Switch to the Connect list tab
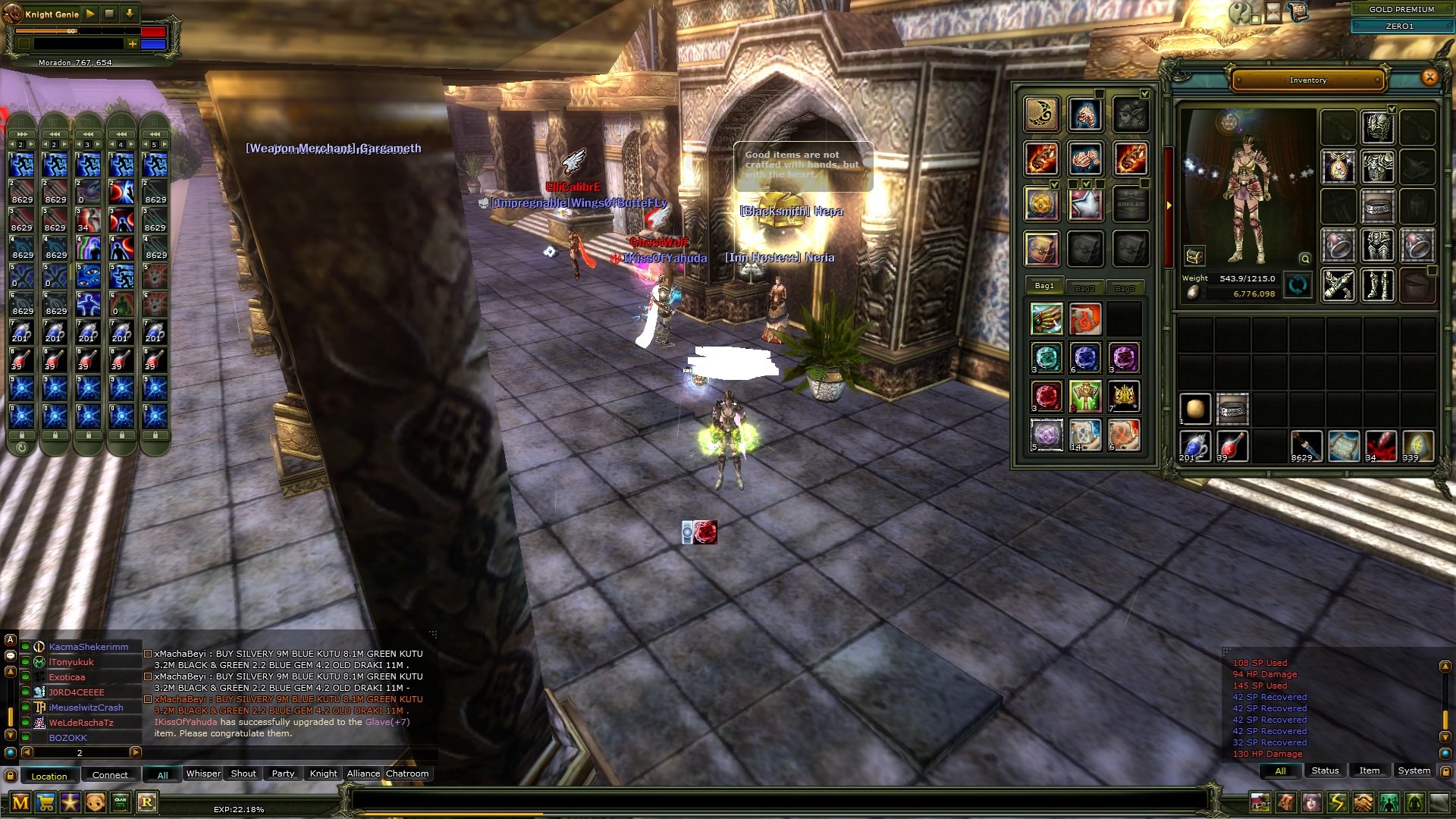The width and height of the screenshot is (1456, 819). click(x=110, y=775)
